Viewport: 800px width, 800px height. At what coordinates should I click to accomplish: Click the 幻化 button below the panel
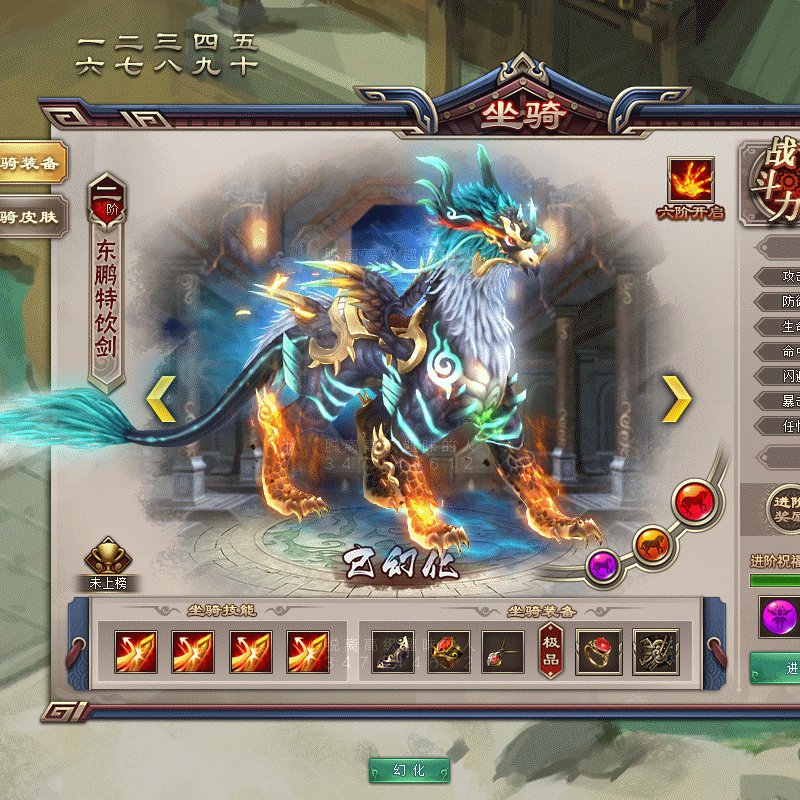click(x=409, y=771)
